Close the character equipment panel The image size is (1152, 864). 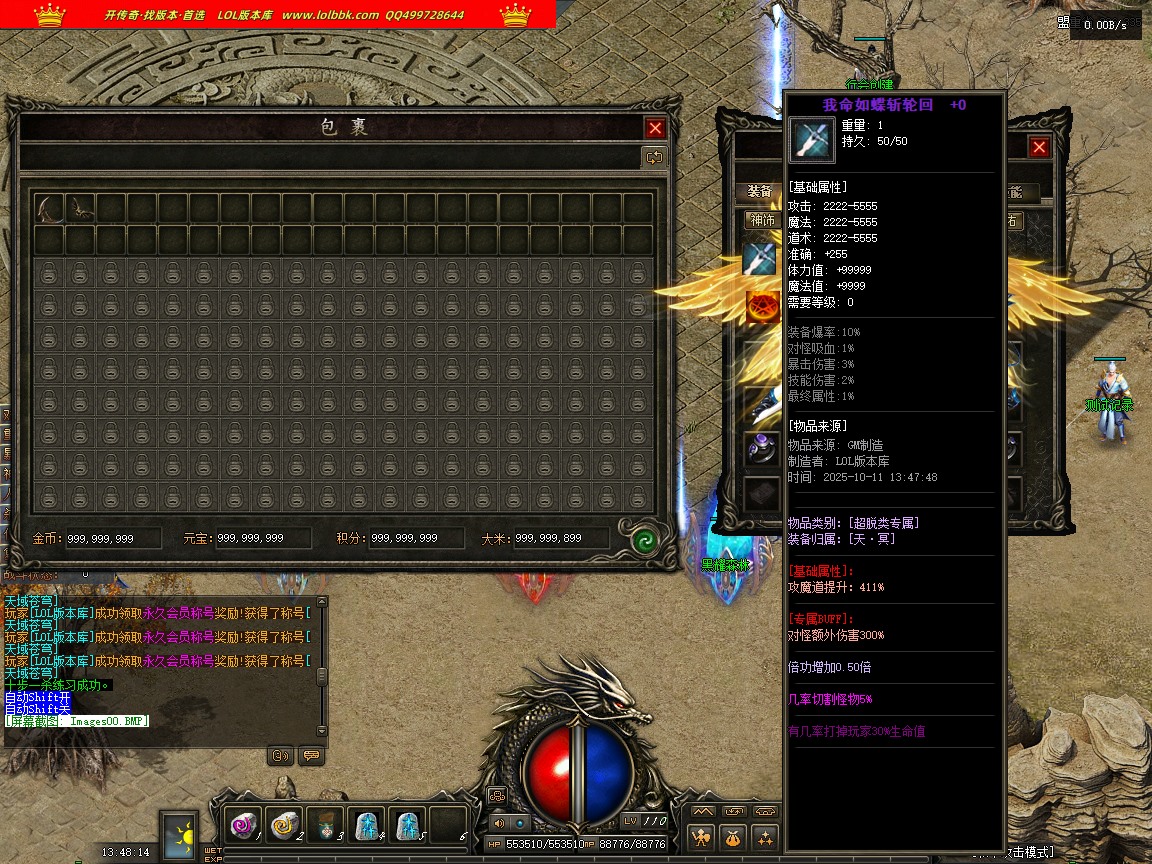tap(1040, 147)
